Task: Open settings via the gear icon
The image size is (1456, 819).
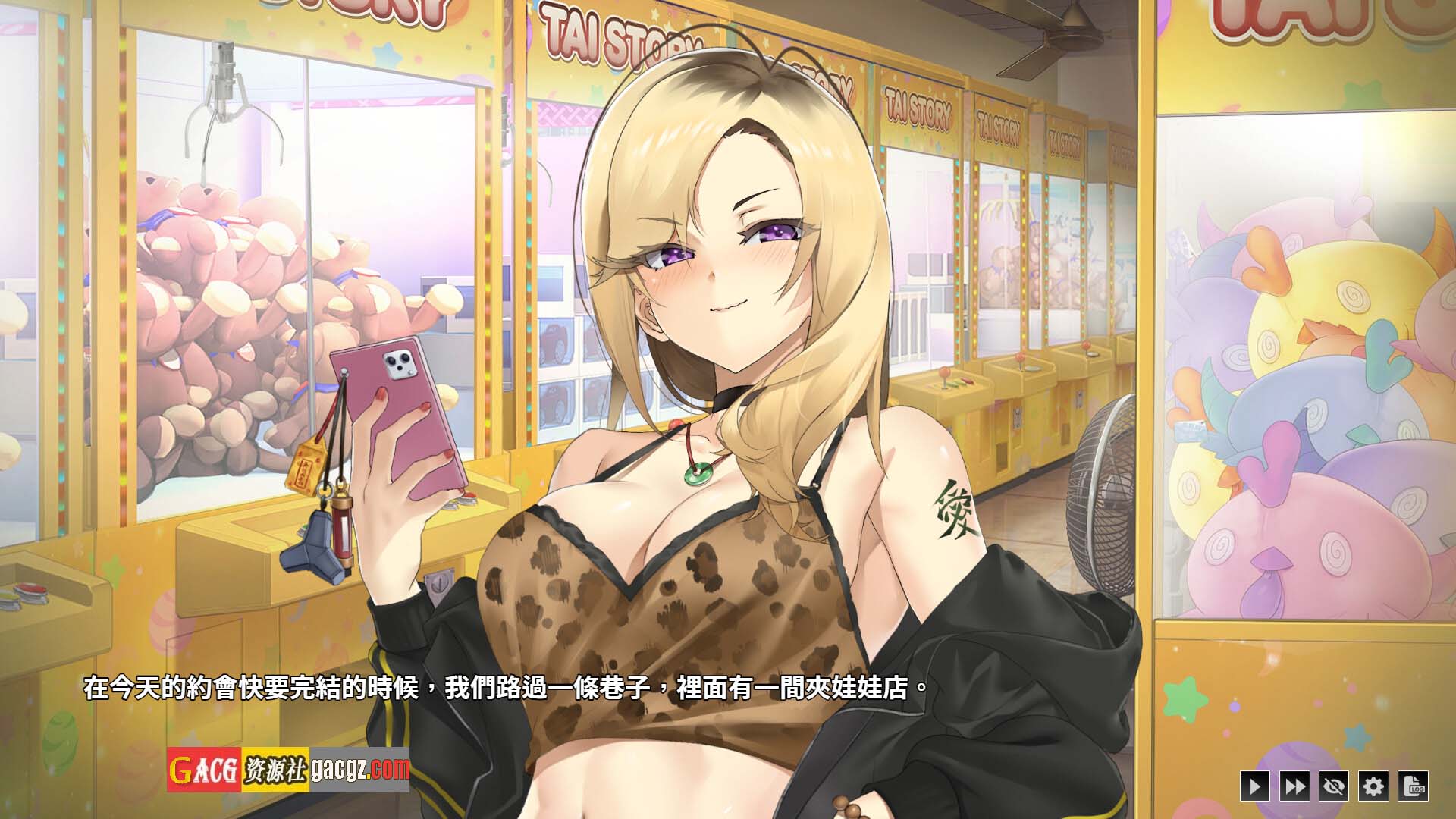Action: point(1373,786)
